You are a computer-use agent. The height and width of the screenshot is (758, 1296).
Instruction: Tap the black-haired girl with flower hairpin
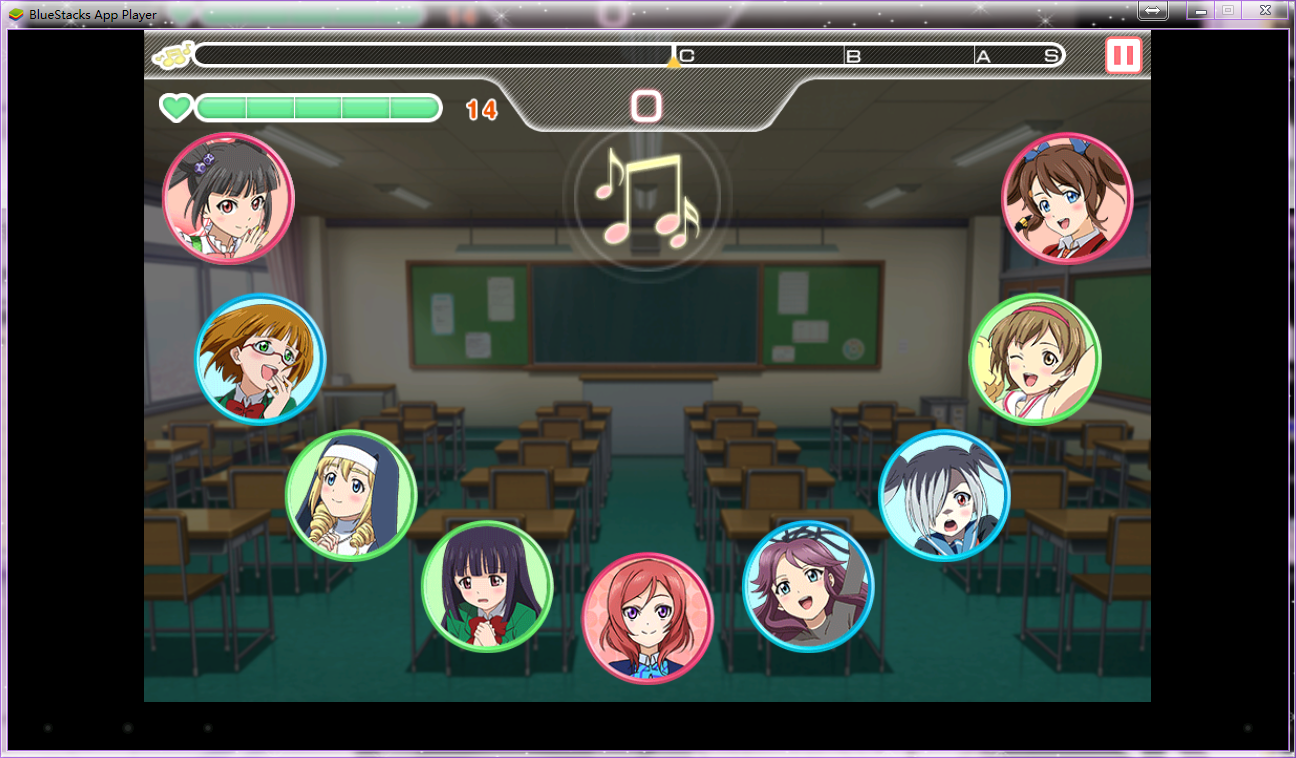228,198
